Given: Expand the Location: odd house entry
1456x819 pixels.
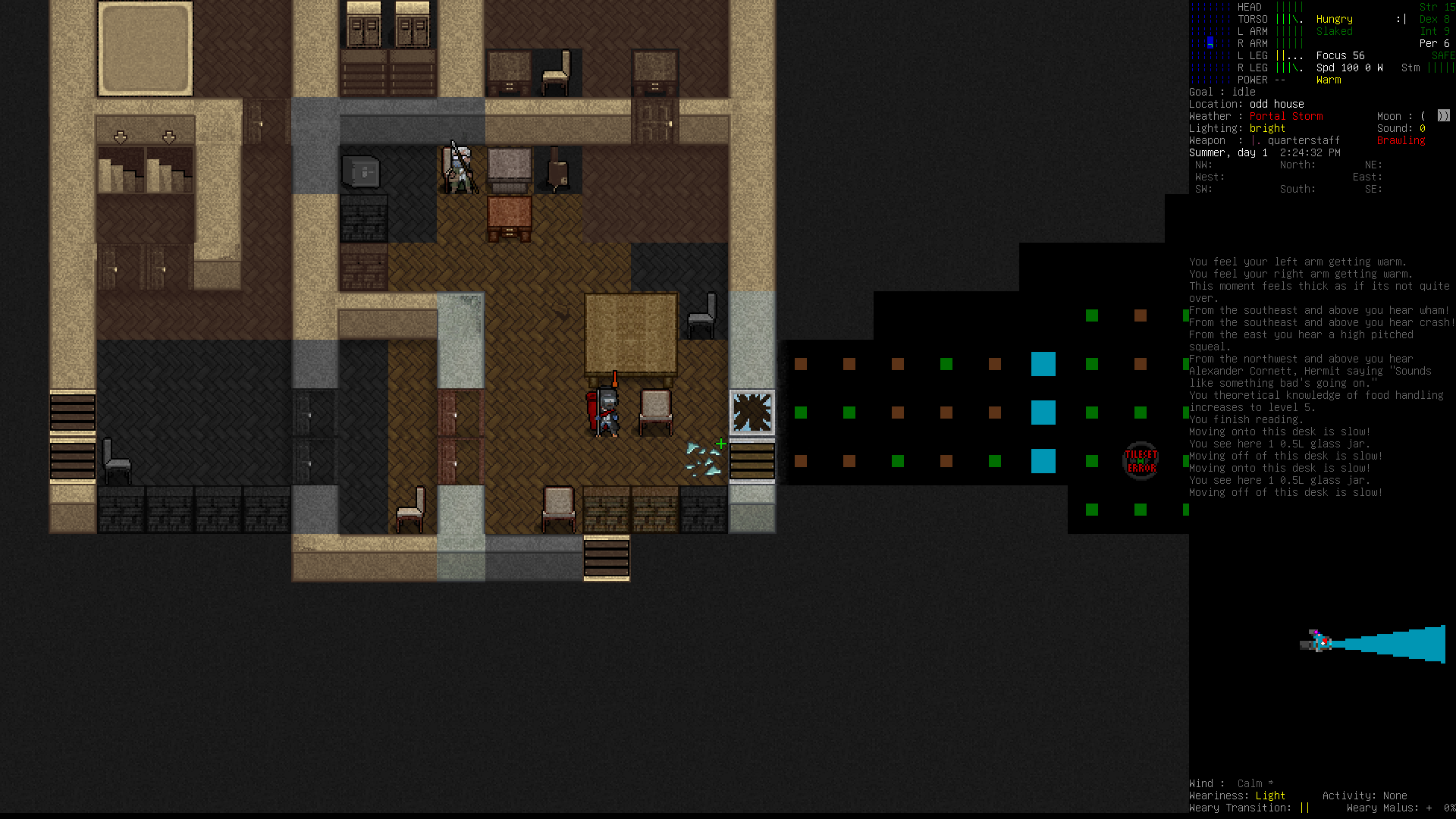Looking at the screenshot, I should [x=1247, y=104].
